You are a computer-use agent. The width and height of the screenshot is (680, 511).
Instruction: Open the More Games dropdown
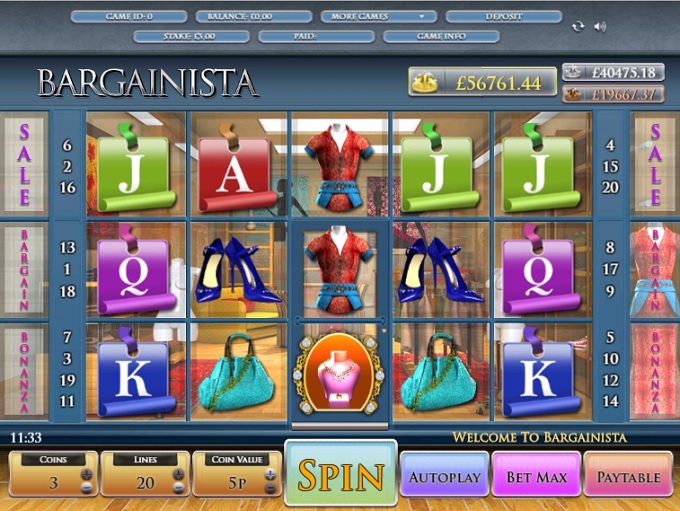pos(379,17)
